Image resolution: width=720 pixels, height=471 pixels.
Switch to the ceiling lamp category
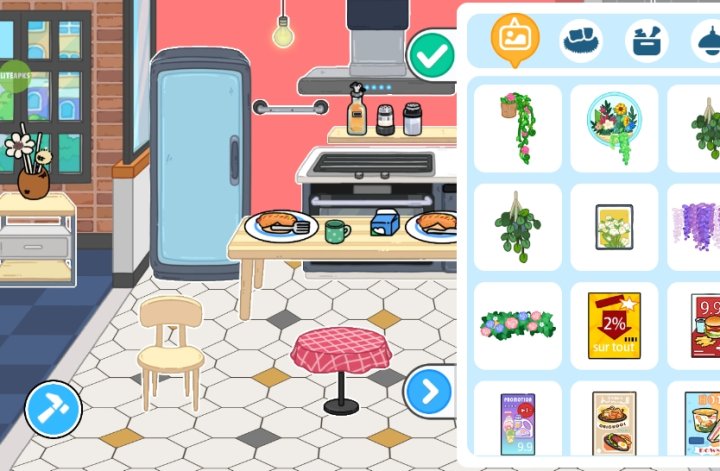(707, 41)
